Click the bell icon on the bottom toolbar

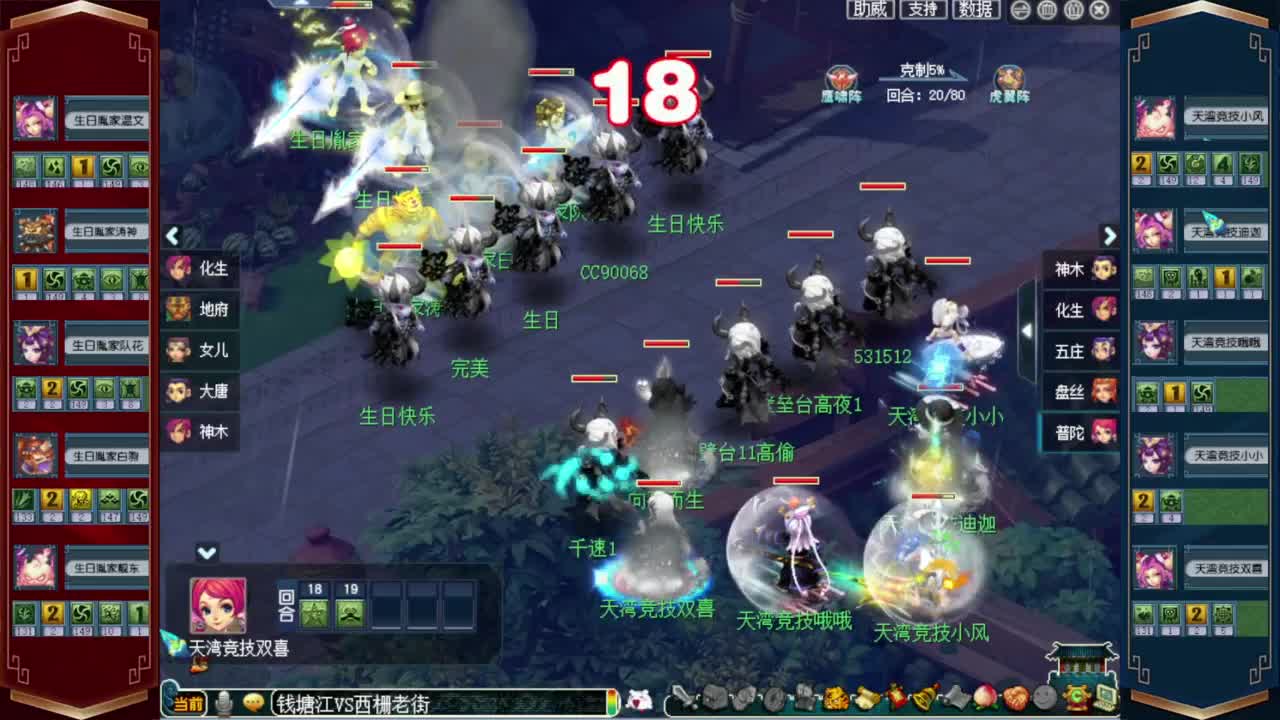[x=925, y=701]
